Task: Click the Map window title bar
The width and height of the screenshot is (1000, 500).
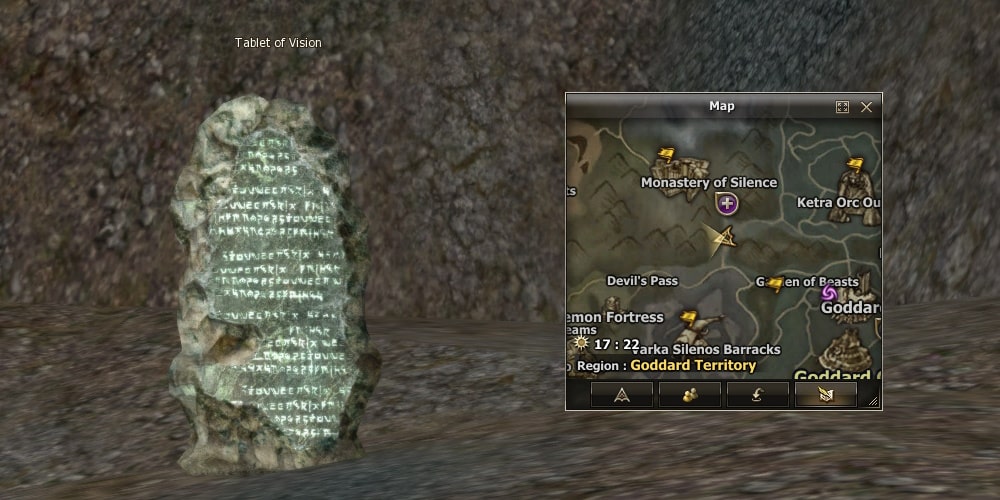Action: point(720,106)
